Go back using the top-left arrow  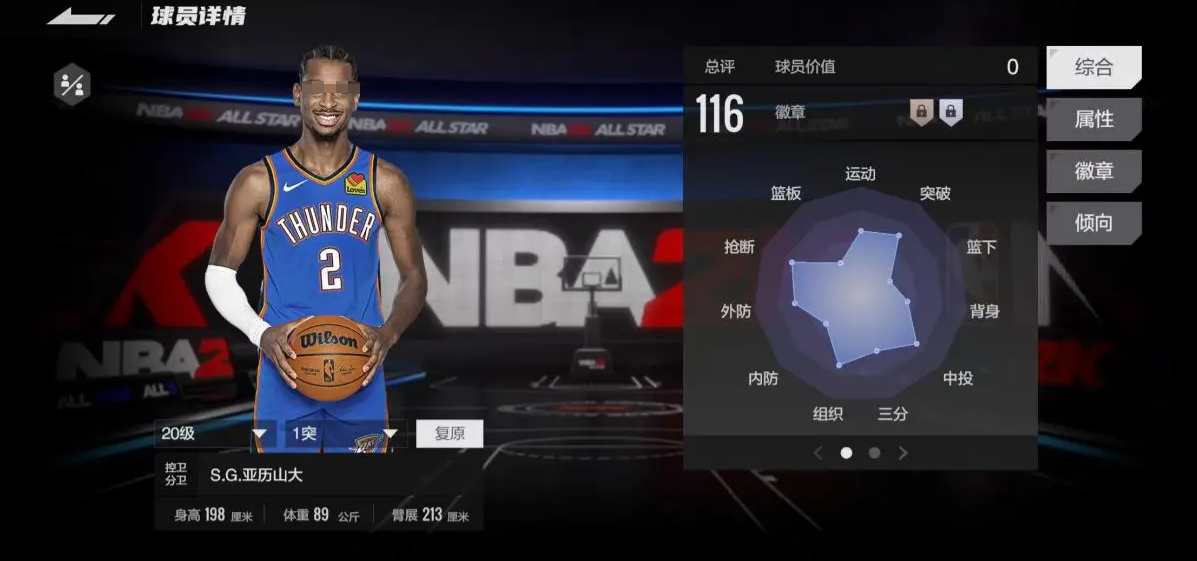click(x=80, y=17)
